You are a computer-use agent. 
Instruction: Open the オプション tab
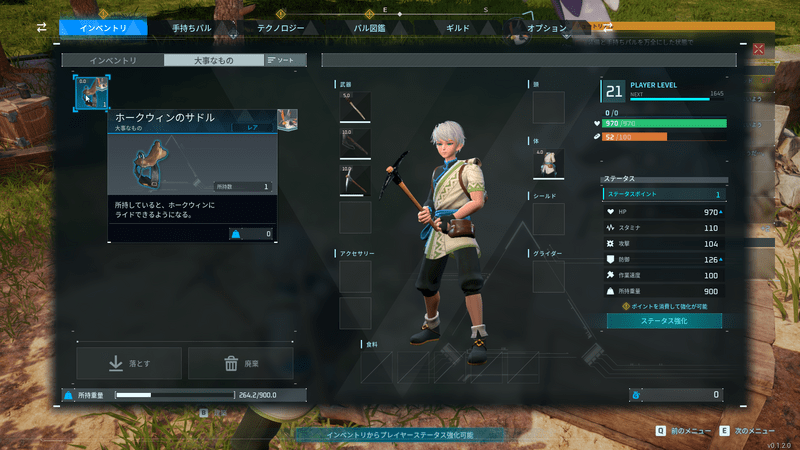pos(546,28)
